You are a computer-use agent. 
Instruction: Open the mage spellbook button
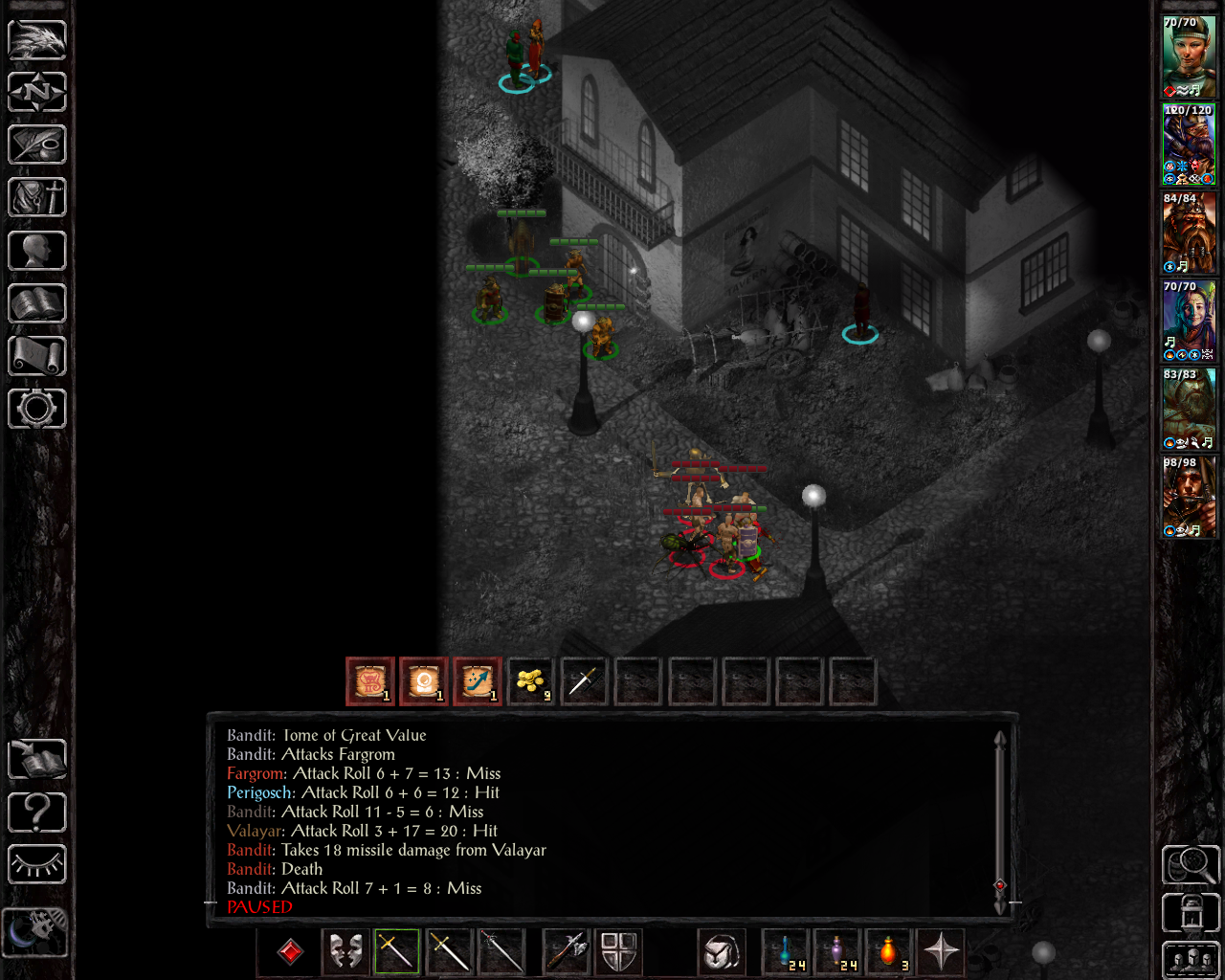(37, 303)
